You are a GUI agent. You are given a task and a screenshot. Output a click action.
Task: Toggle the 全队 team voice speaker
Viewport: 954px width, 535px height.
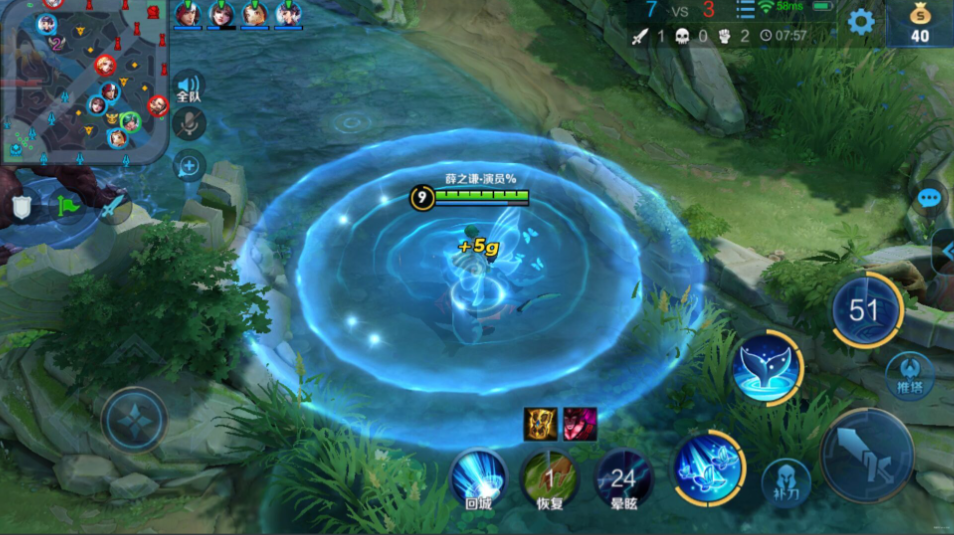pos(189,88)
